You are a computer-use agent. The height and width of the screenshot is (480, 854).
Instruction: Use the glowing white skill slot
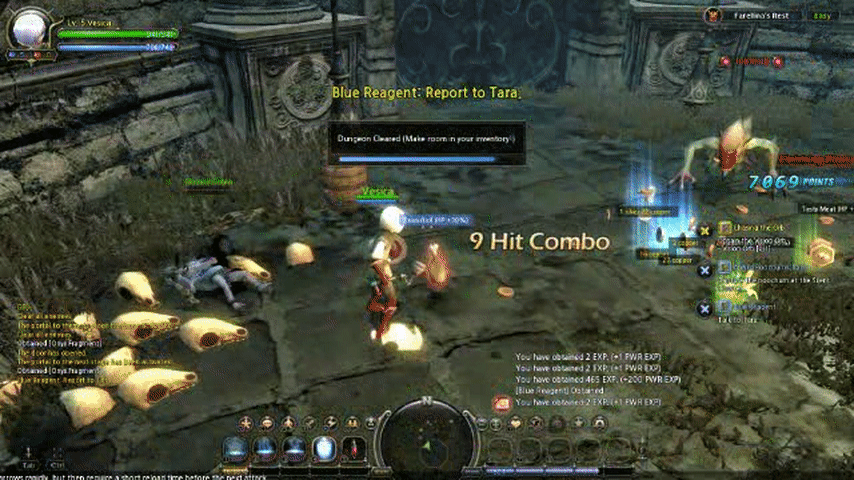[x=324, y=449]
